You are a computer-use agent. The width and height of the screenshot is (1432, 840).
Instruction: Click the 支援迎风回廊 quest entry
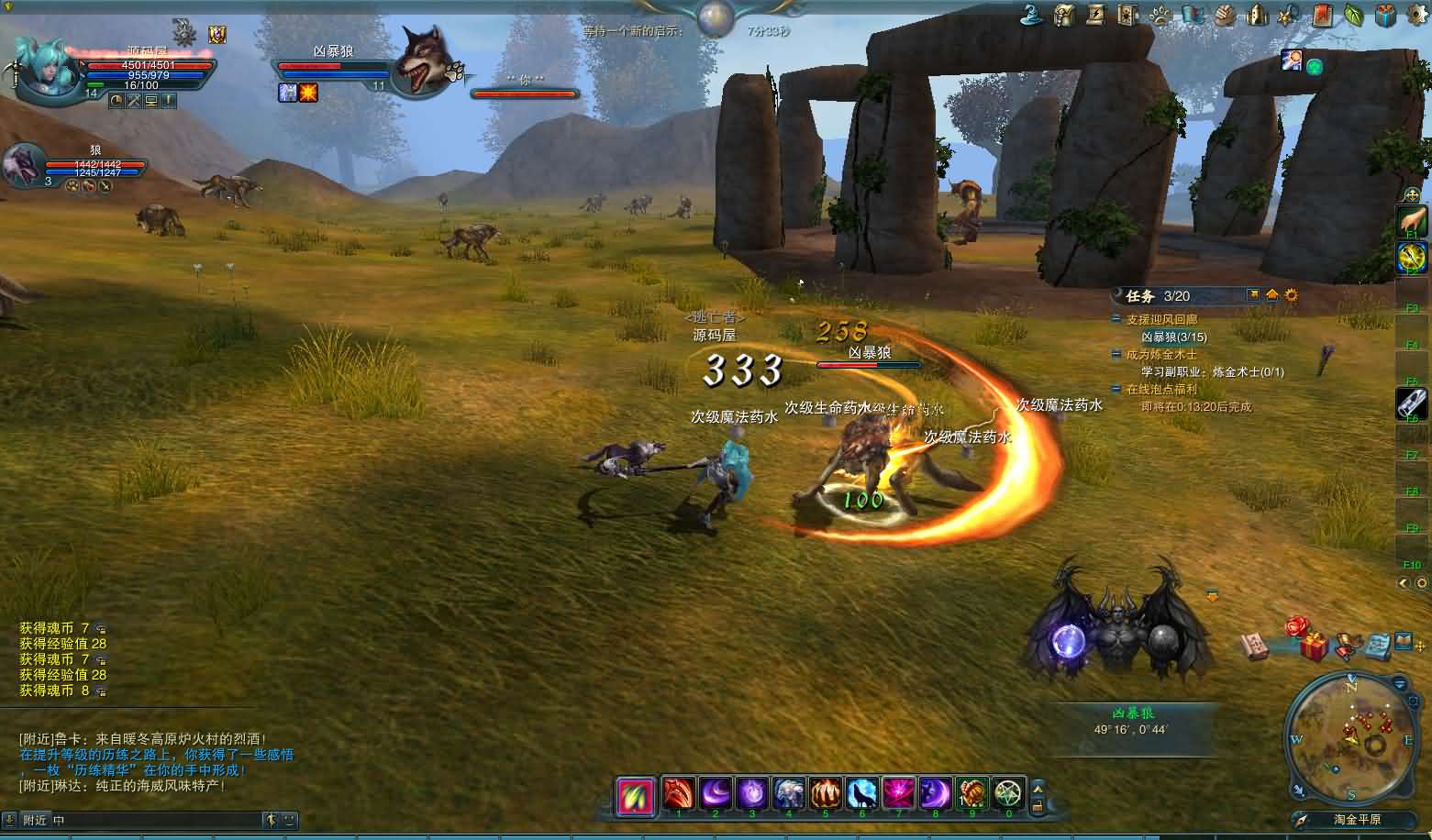pyautogui.click(x=1161, y=320)
